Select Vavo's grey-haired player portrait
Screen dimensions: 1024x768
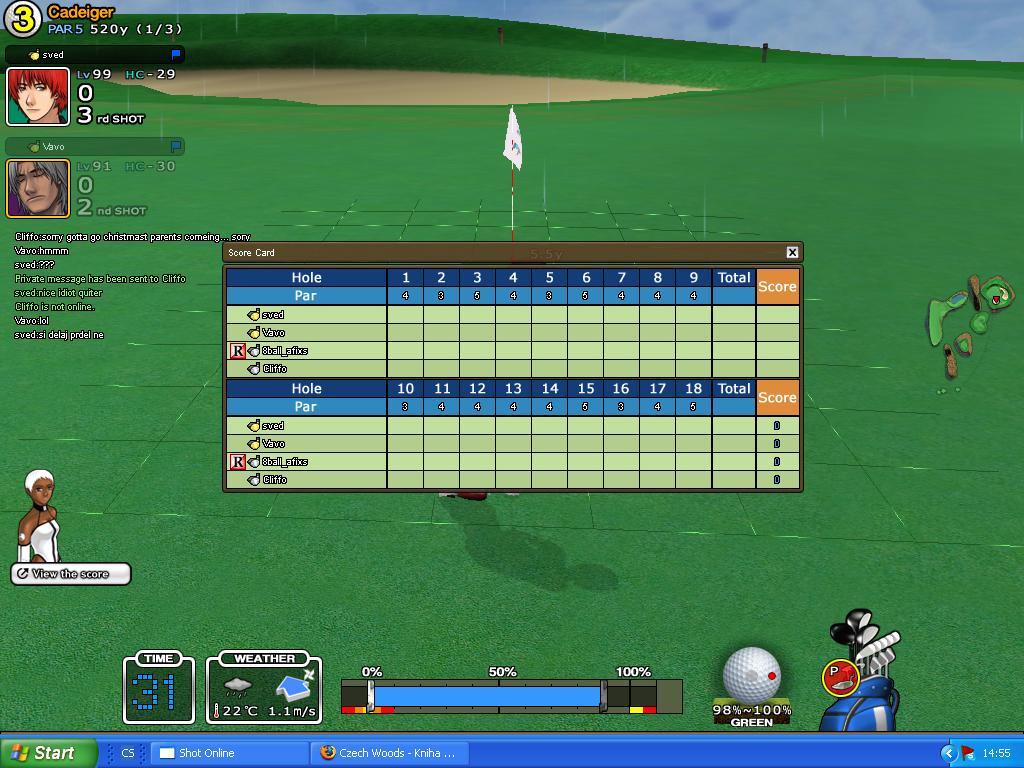click(x=38, y=188)
